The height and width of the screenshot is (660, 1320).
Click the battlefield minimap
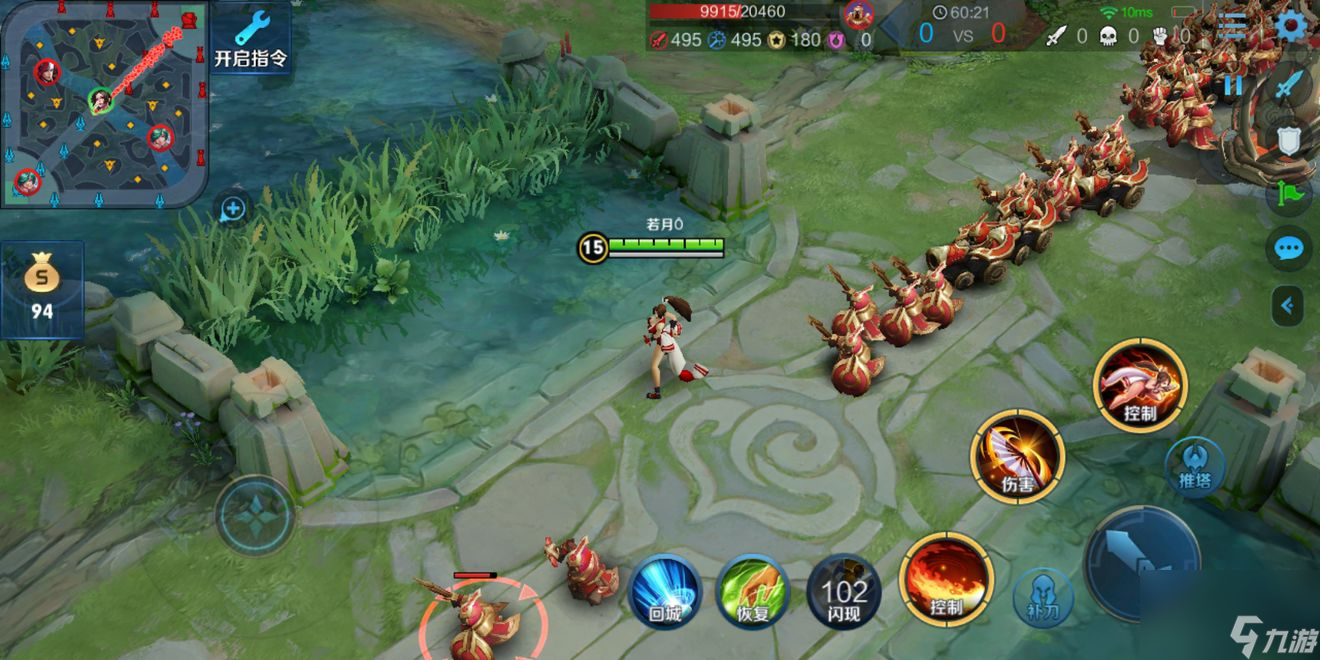[x=103, y=102]
